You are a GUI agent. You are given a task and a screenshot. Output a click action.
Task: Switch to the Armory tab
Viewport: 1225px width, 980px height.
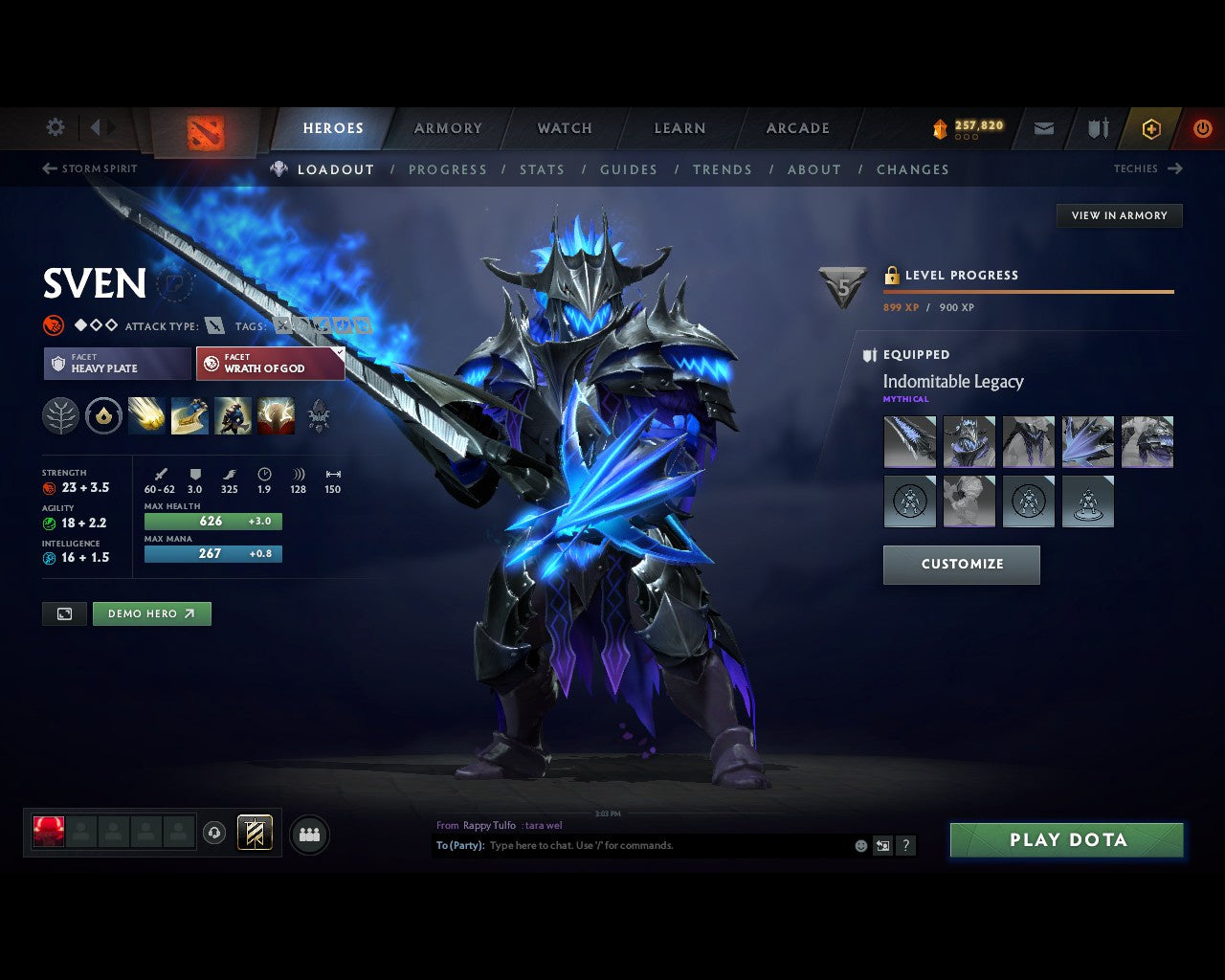(x=447, y=127)
